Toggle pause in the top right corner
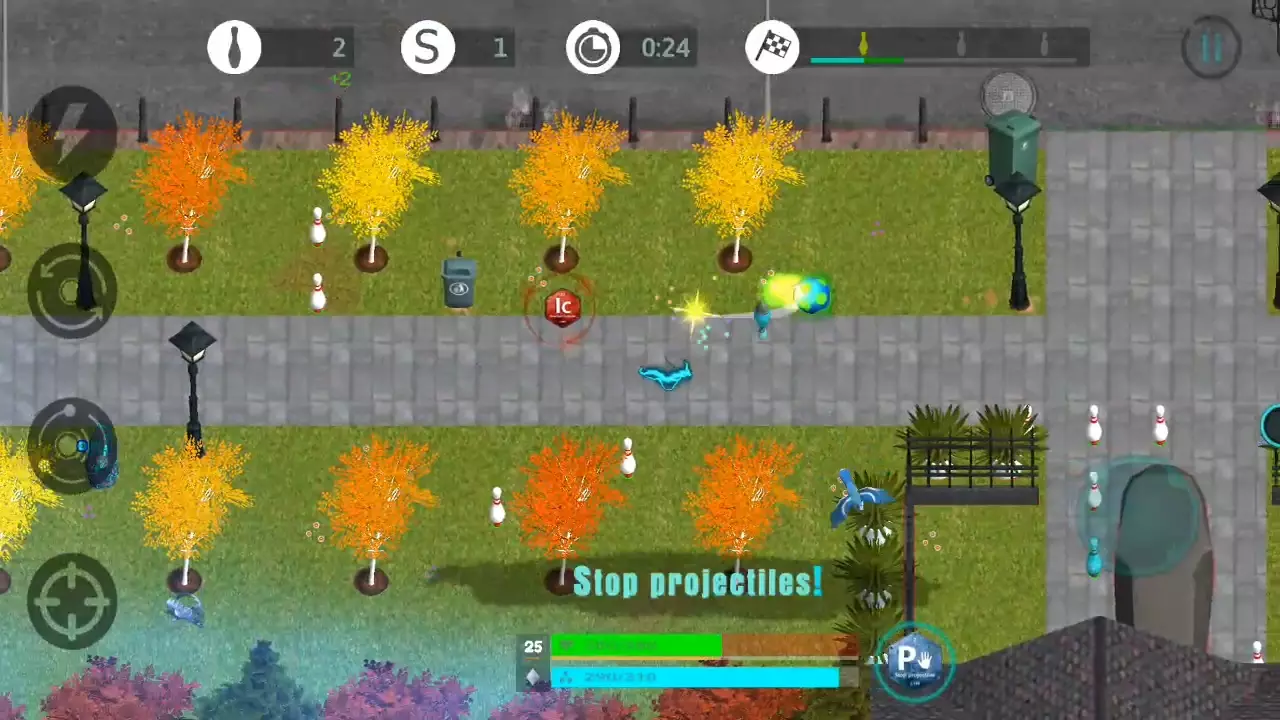Viewport: 1280px width, 720px height. click(1211, 47)
